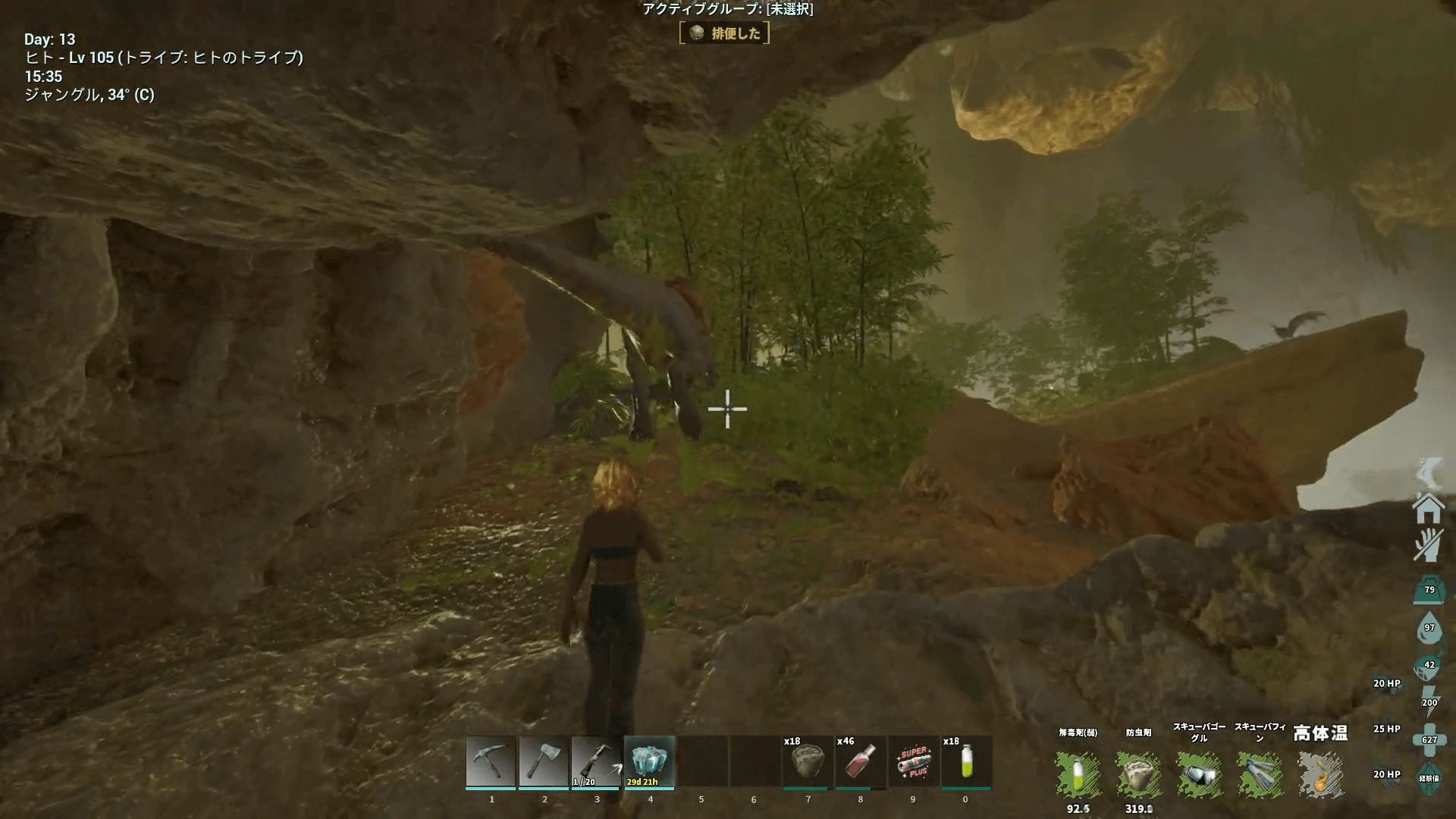The image size is (1456, 819).
Task: Use the bug repellant in hotbar slot 7
Action: tap(807, 761)
